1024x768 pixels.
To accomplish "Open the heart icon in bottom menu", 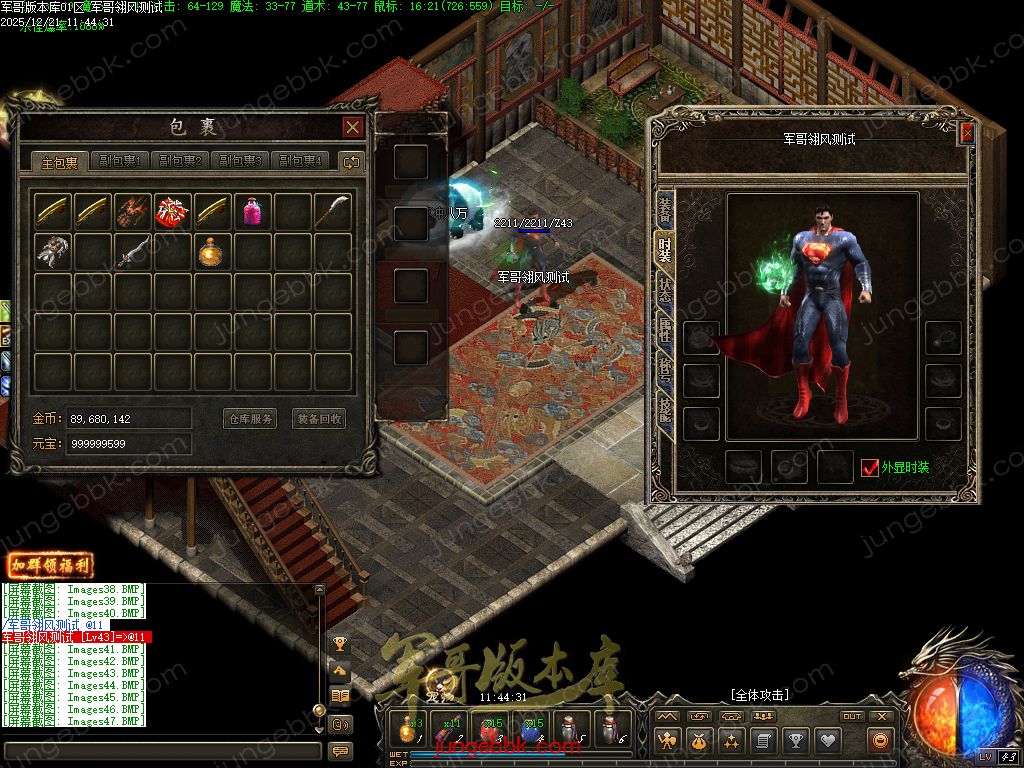I will click(x=826, y=741).
